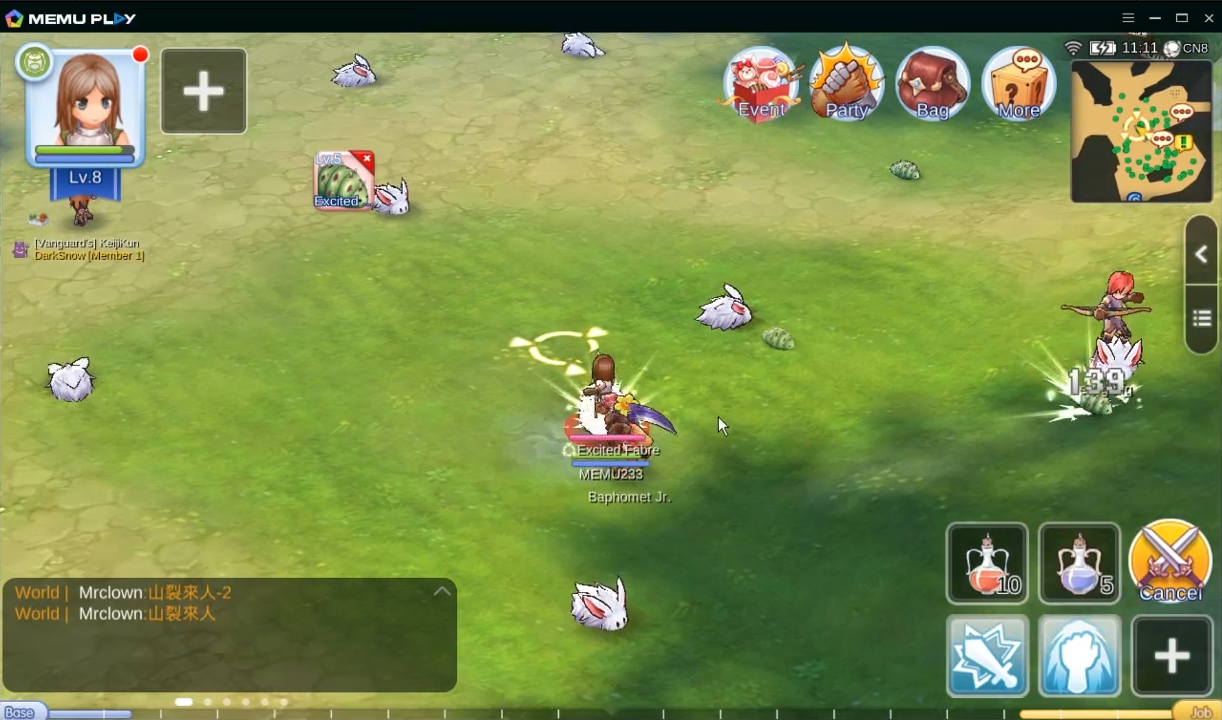This screenshot has width=1222, height=720.
Task: Cancel auto attack with crossed swords button
Action: click(1170, 560)
